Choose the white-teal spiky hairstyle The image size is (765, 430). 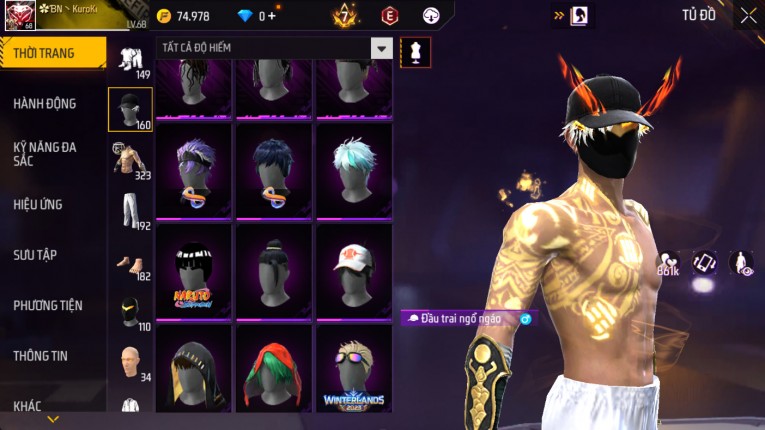[x=354, y=168]
